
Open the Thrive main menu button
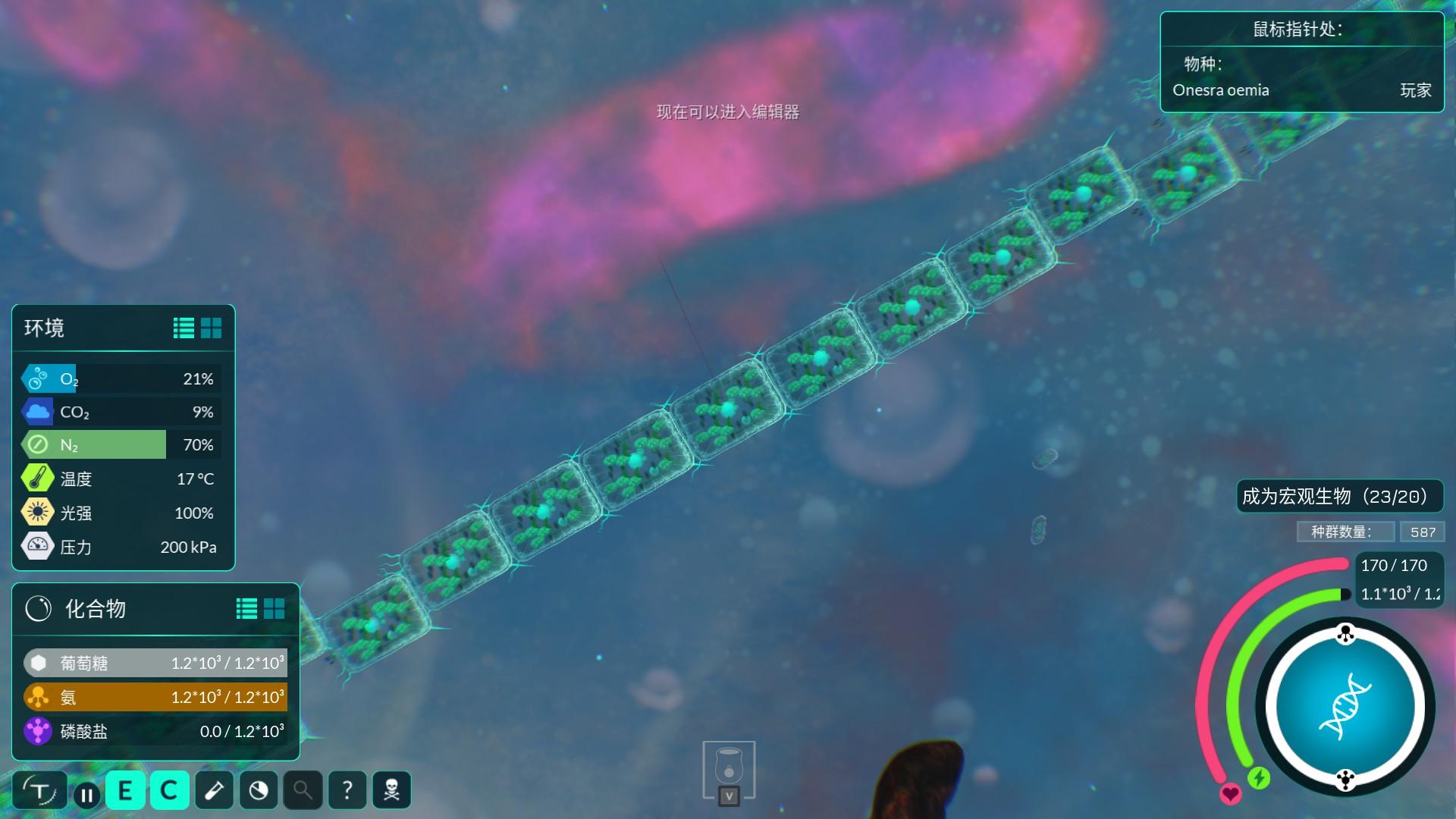coord(39,791)
